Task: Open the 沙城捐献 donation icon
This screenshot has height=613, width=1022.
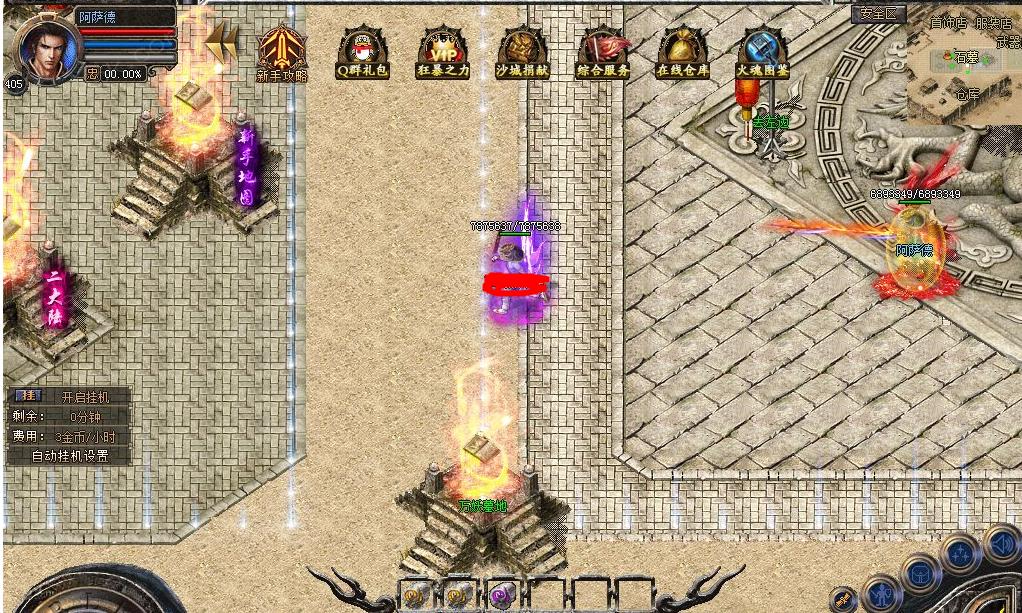Action: click(522, 52)
